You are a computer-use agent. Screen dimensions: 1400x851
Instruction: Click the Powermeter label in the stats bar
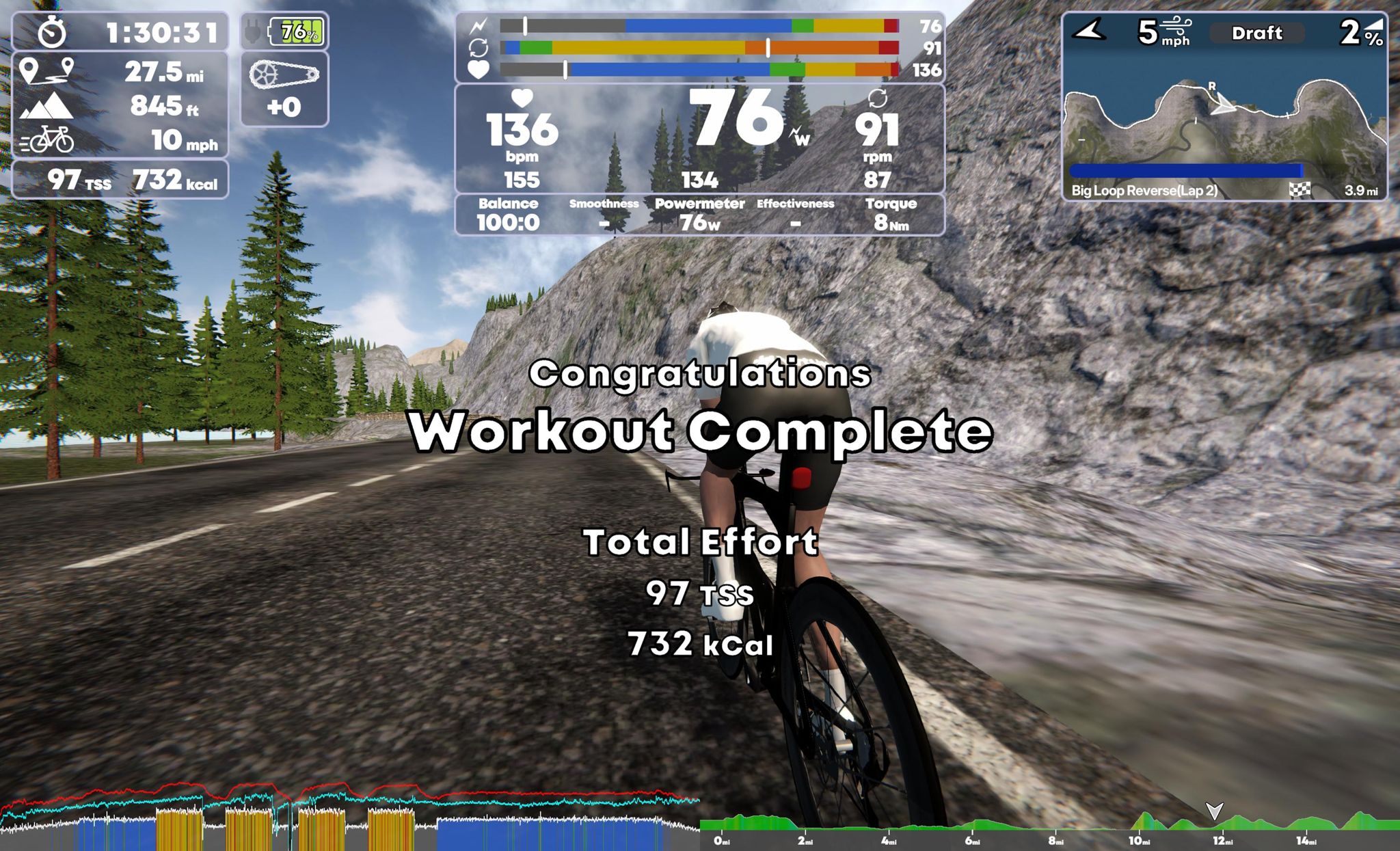[x=699, y=203]
